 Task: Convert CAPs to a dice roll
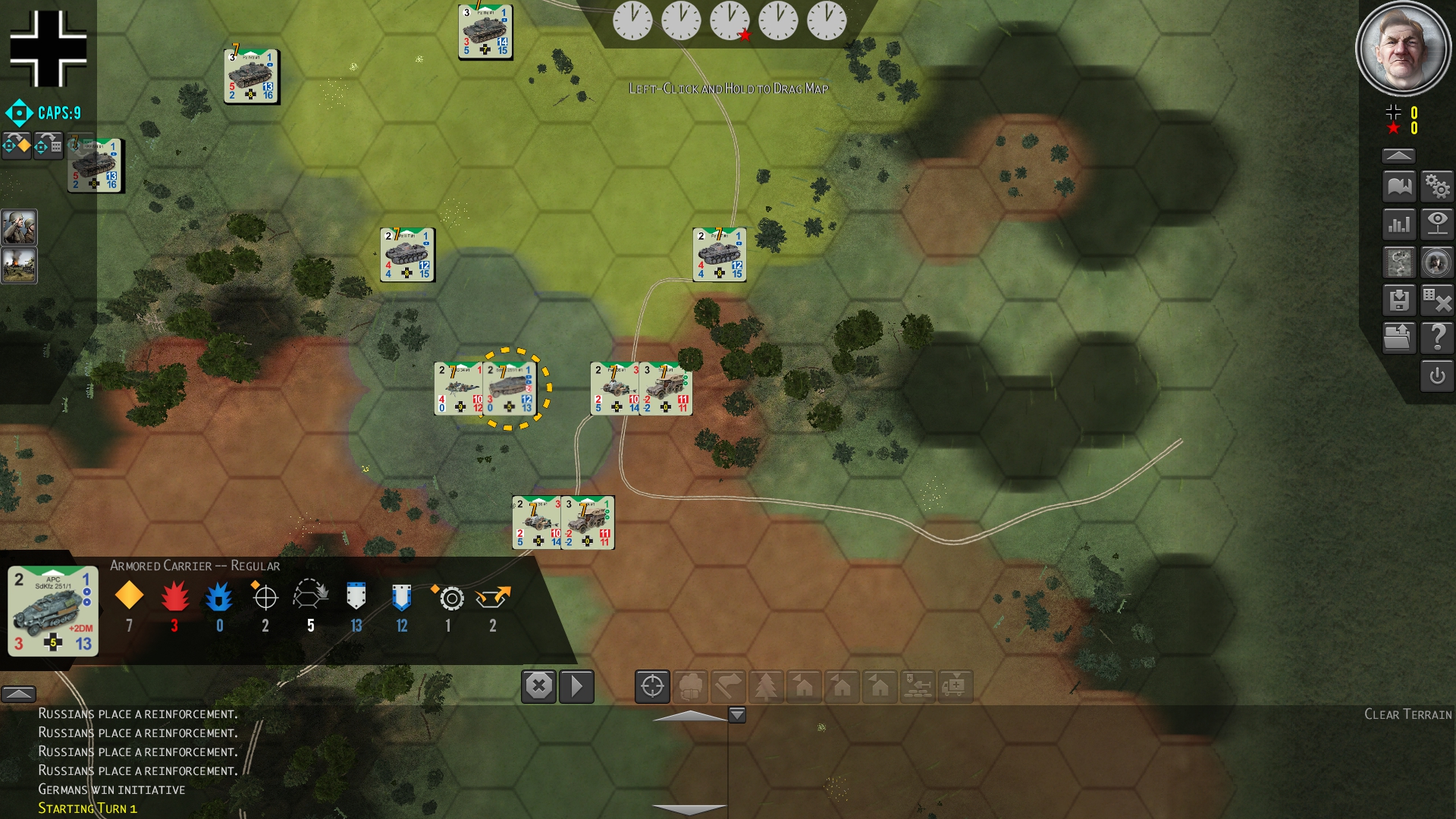(48, 145)
